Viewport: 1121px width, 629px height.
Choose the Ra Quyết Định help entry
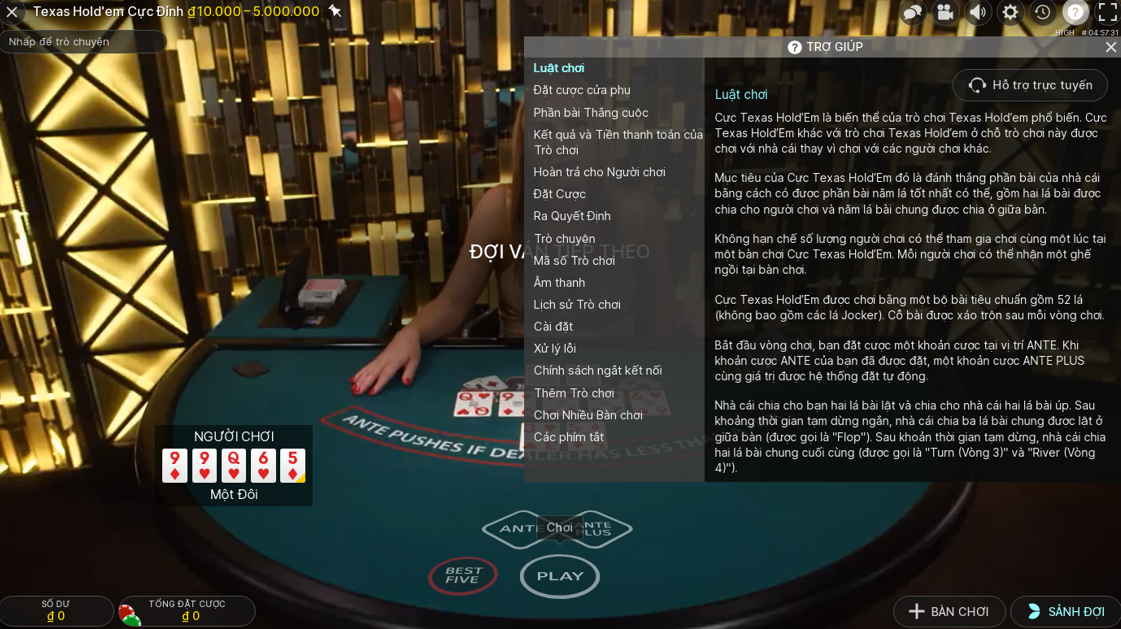tap(572, 216)
